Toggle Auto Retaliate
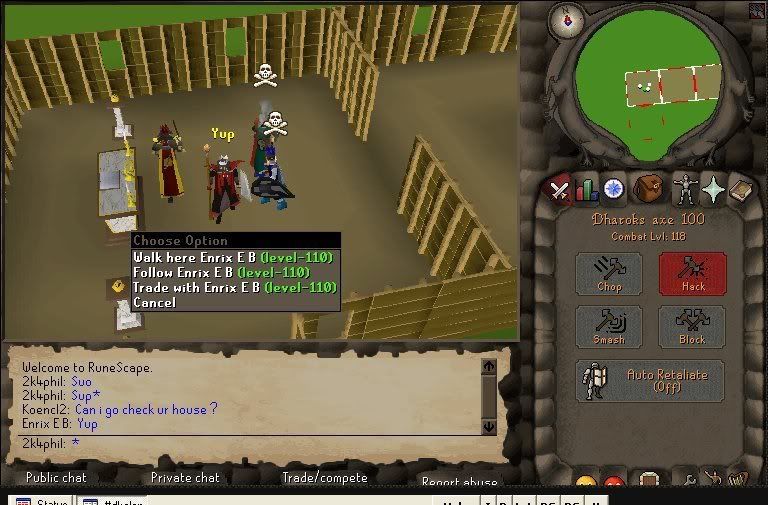This screenshot has width=768, height=505. [651, 380]
